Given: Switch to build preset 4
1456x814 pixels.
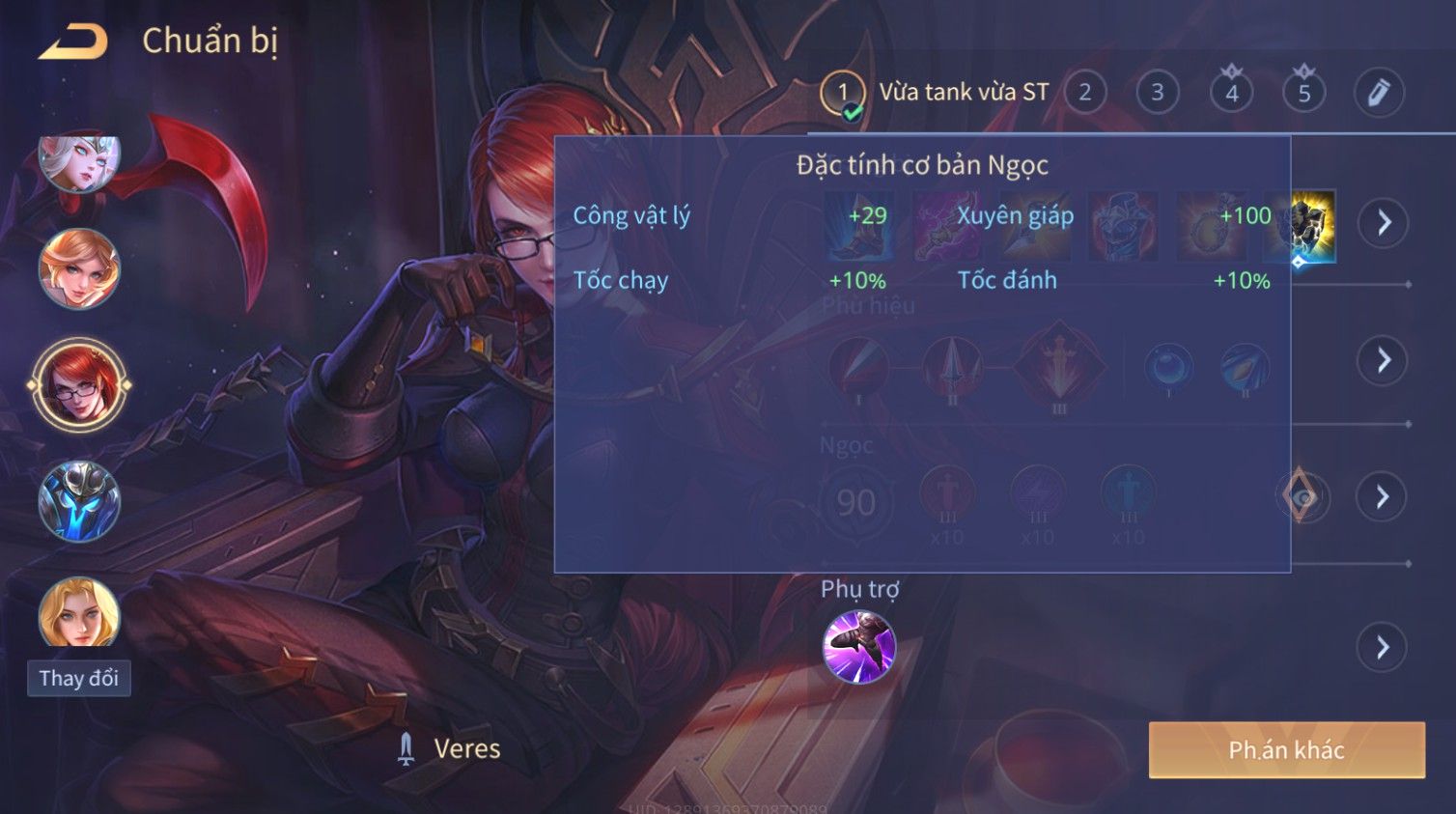Looking at the screenshot, I should pyautogui.click(x=1231, y=93).
